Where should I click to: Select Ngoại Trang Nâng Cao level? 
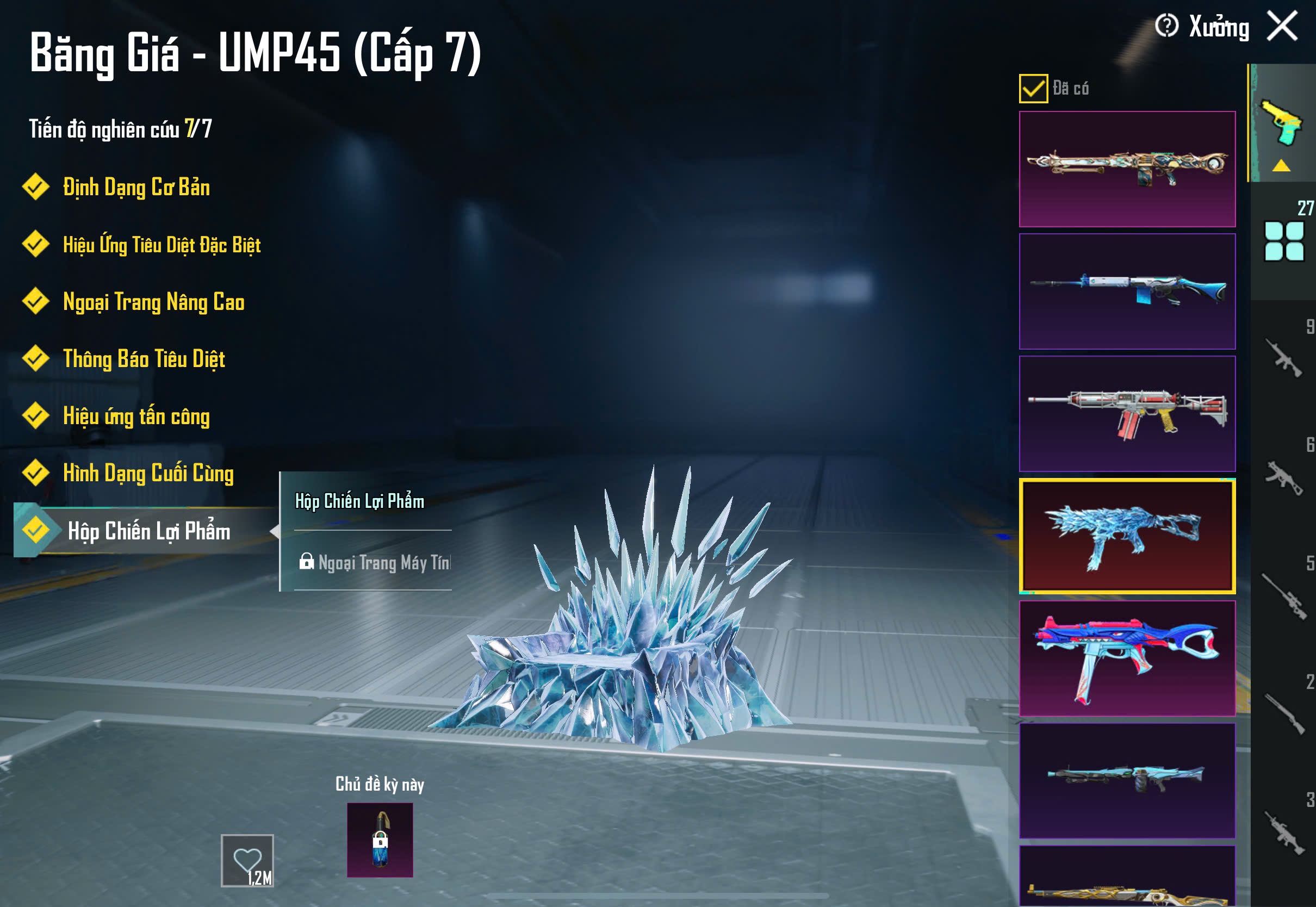click(153, 302)
